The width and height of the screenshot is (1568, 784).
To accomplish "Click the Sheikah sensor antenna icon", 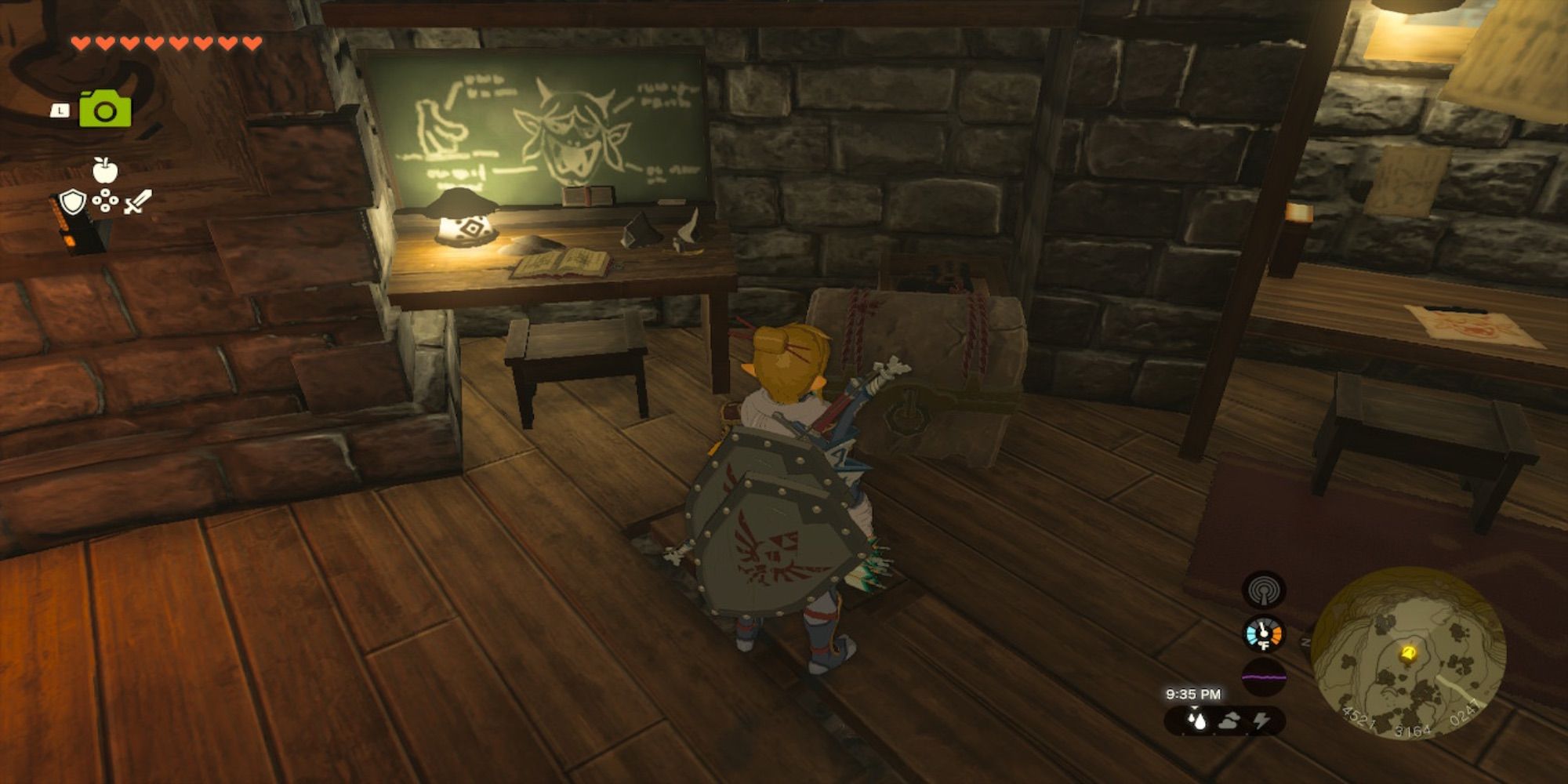I will 1264,592.
